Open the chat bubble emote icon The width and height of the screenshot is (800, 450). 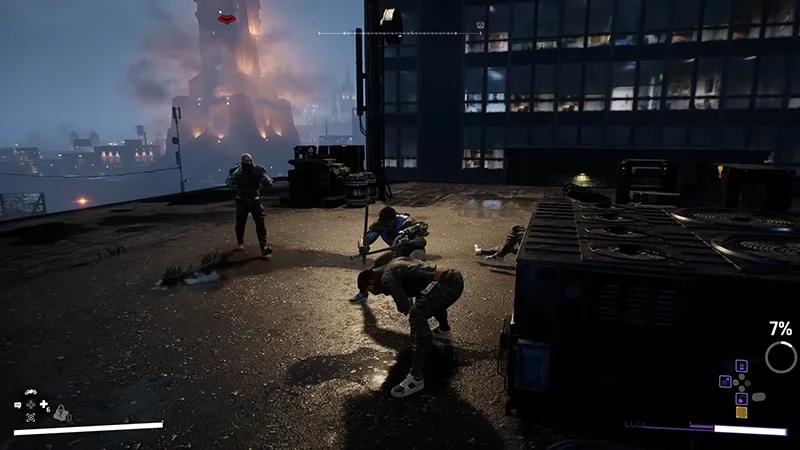click(x=18, y=405)
